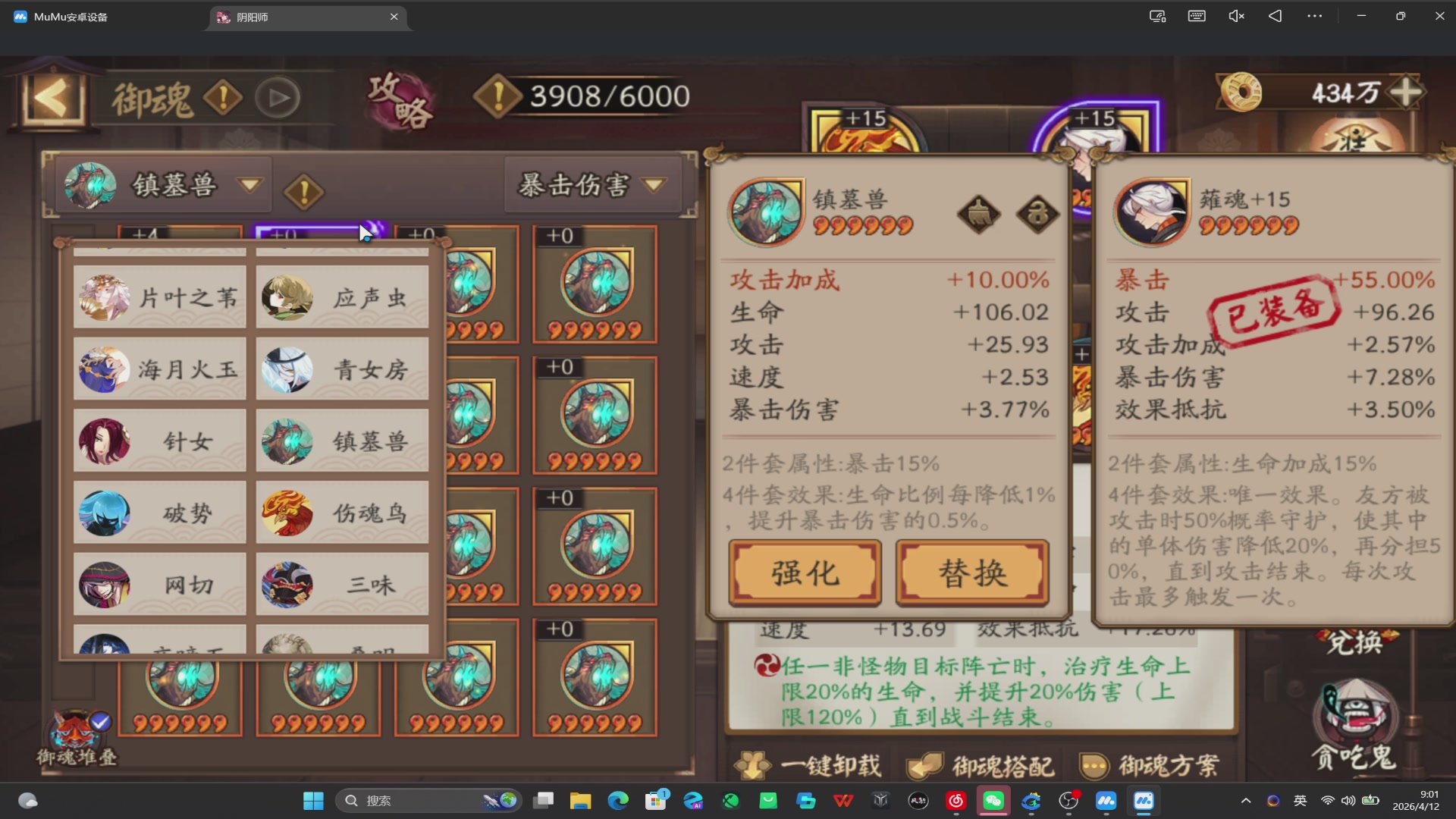Click the plus on the 434万 currency bar
Screen dimensions: 1456x819
coord(1407,93)
